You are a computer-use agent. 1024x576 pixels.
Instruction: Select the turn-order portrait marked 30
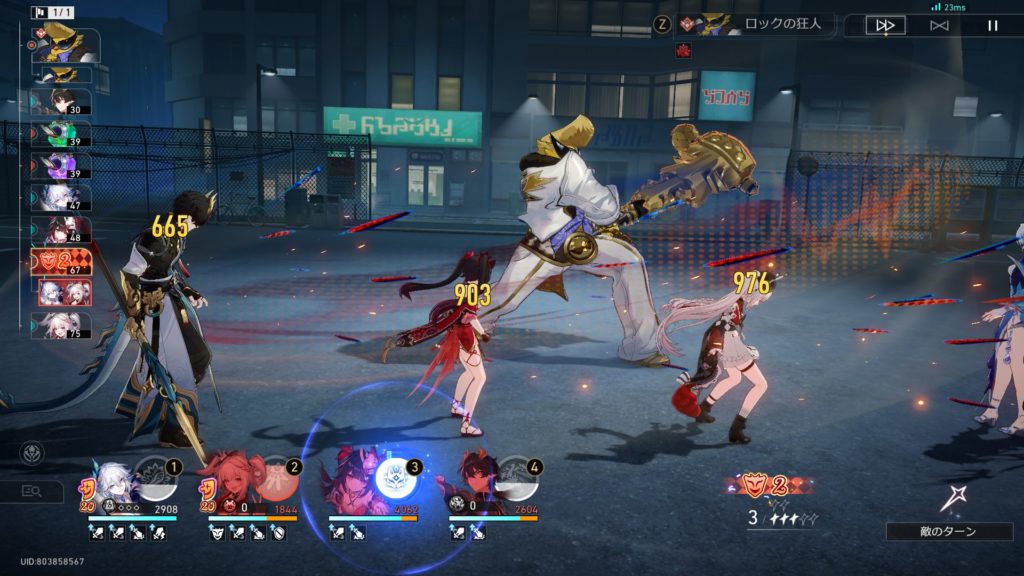coord(64,102)
